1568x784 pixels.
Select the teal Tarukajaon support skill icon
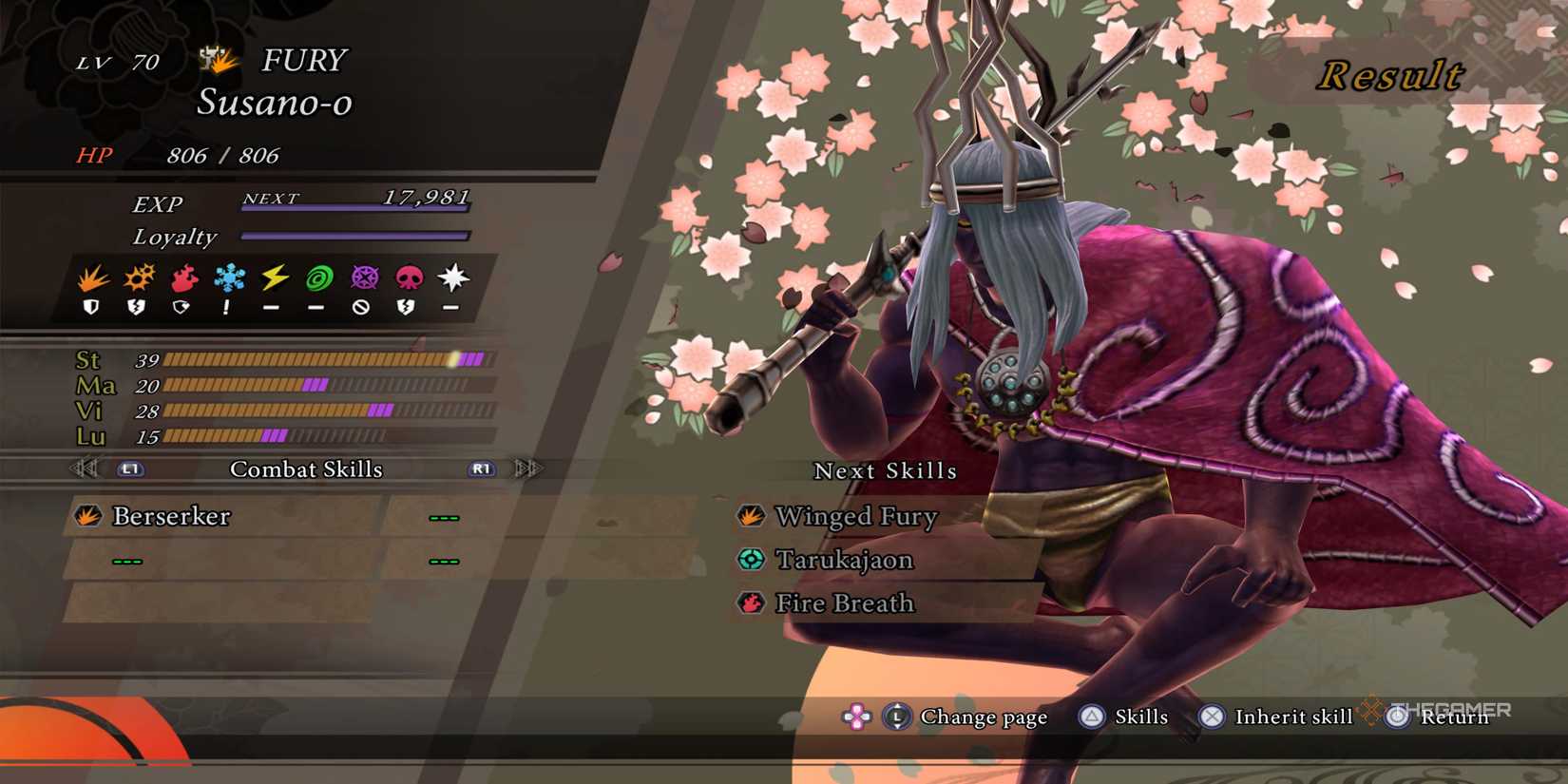click(x=750, y=560)
